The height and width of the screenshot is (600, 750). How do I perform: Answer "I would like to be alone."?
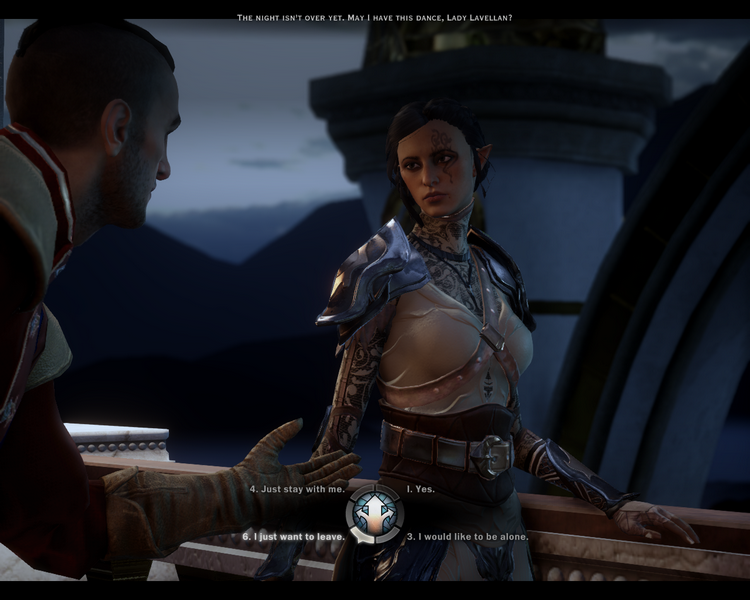pos(467,537)
